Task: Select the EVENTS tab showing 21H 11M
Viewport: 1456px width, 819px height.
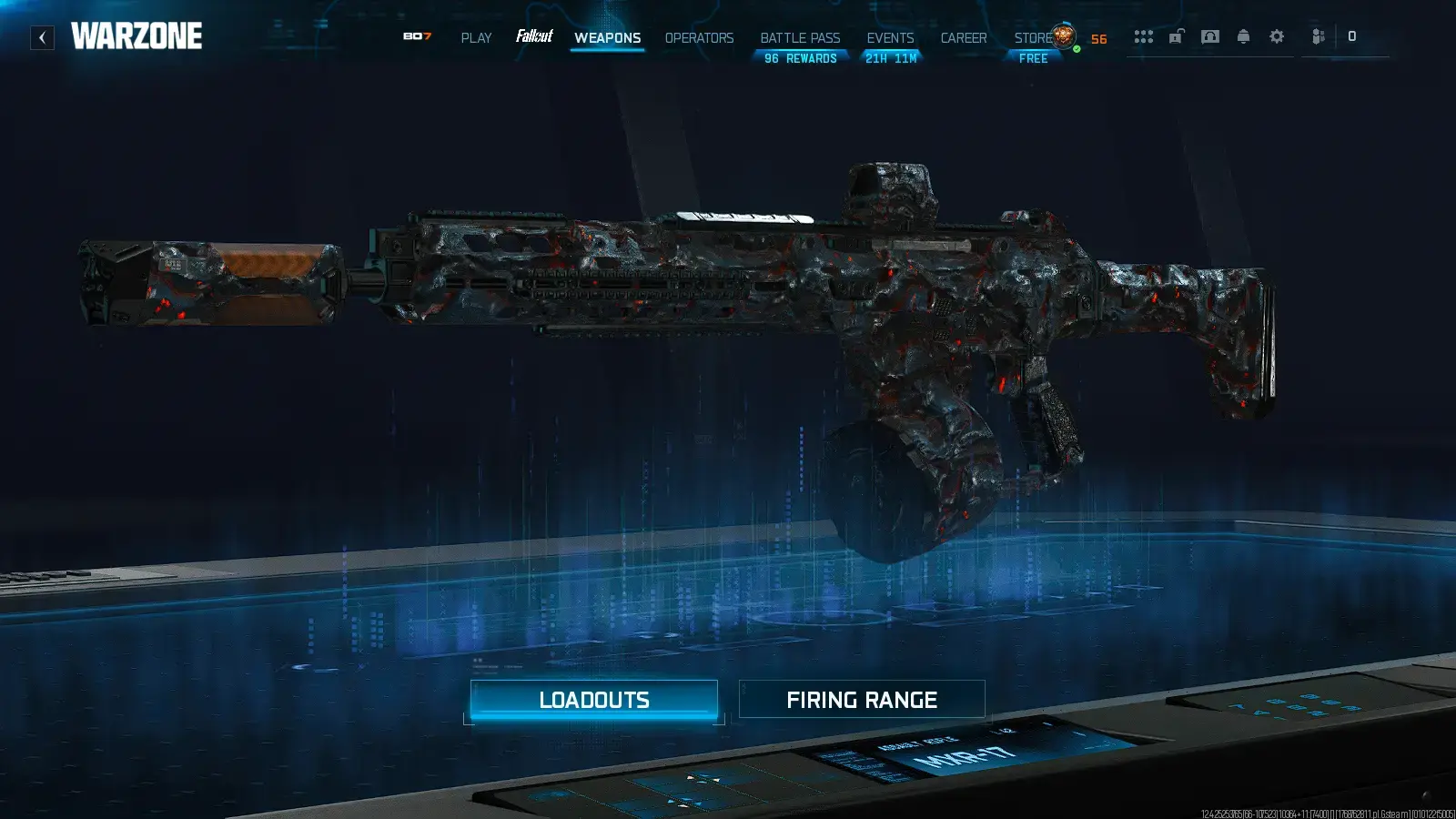Action: [x=890, y=38]
